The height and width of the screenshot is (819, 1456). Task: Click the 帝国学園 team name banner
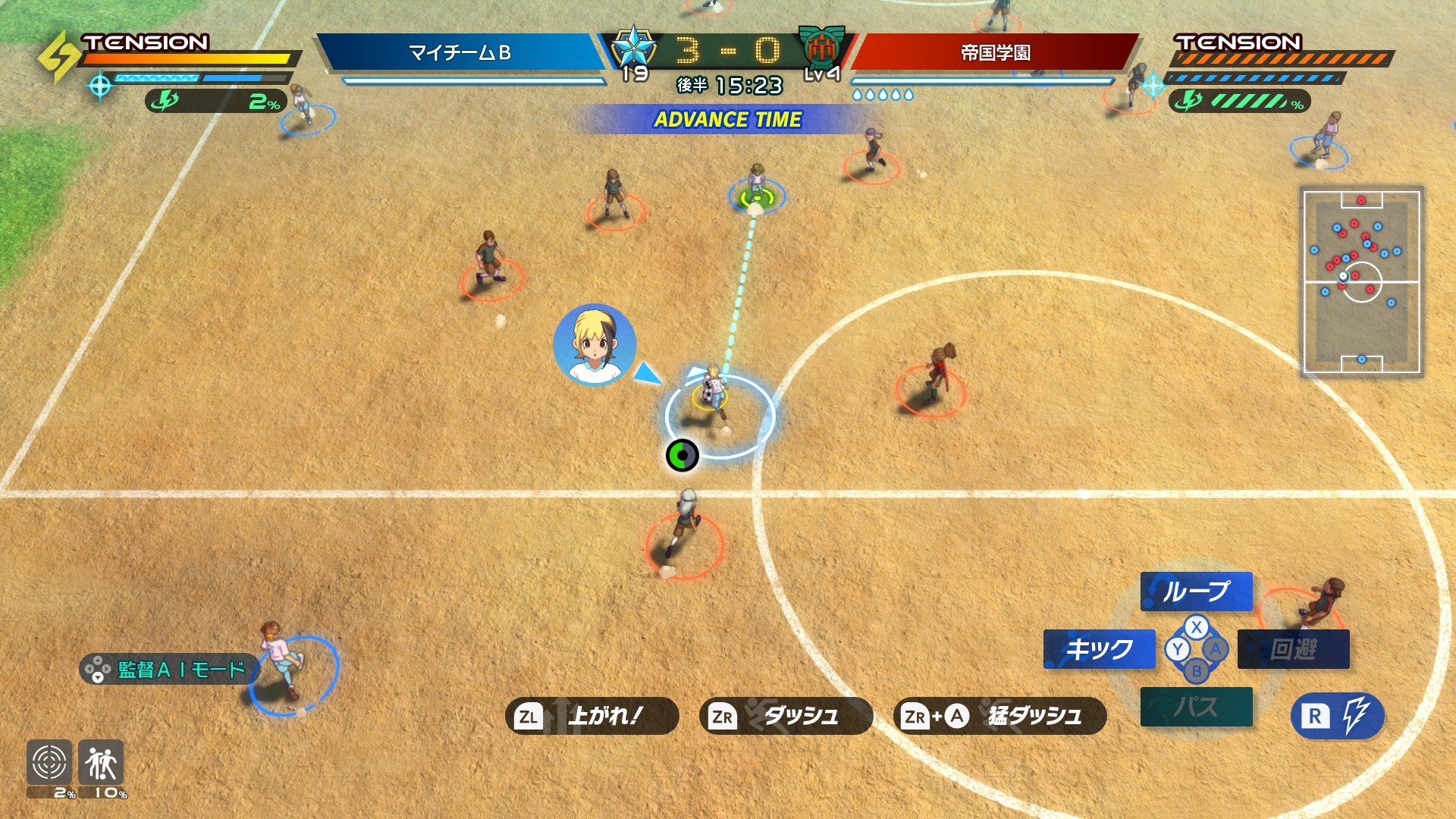[995, 52]
